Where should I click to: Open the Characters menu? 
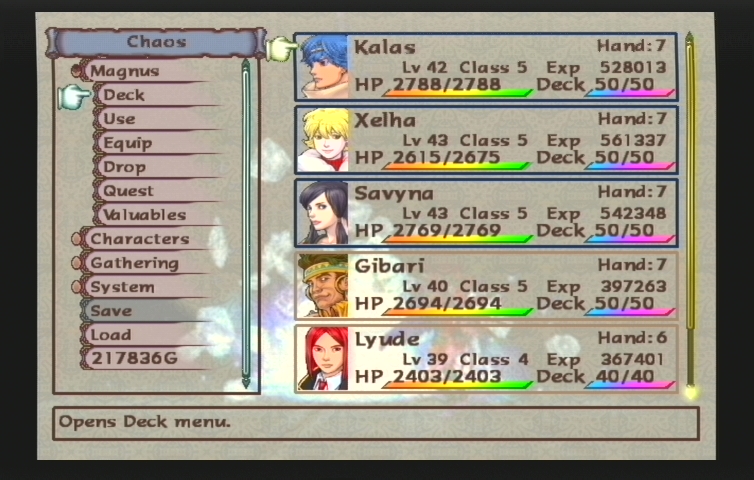[x=139, y=239]
